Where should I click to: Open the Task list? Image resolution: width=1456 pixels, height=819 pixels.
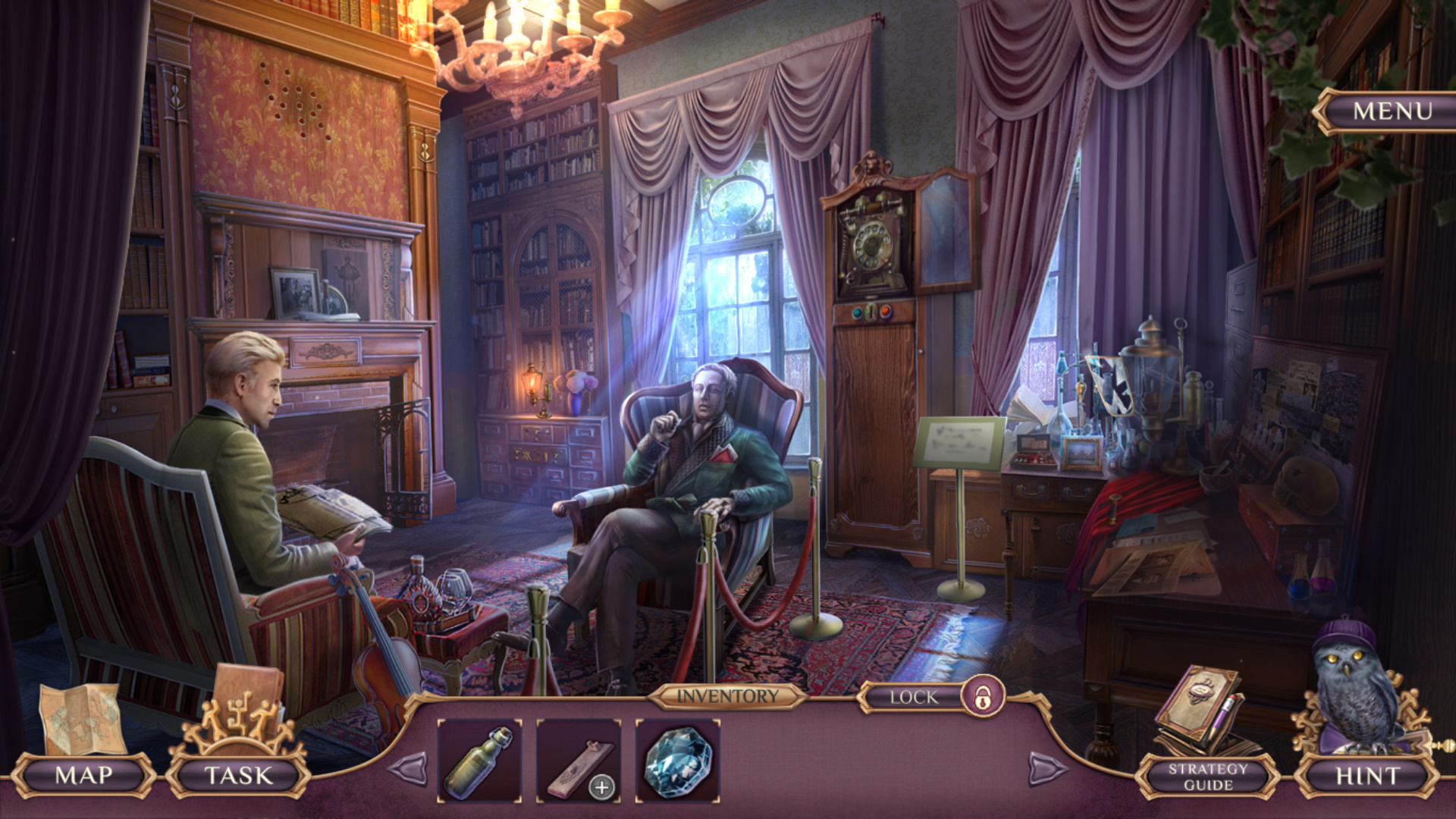(x=238, y=775)
